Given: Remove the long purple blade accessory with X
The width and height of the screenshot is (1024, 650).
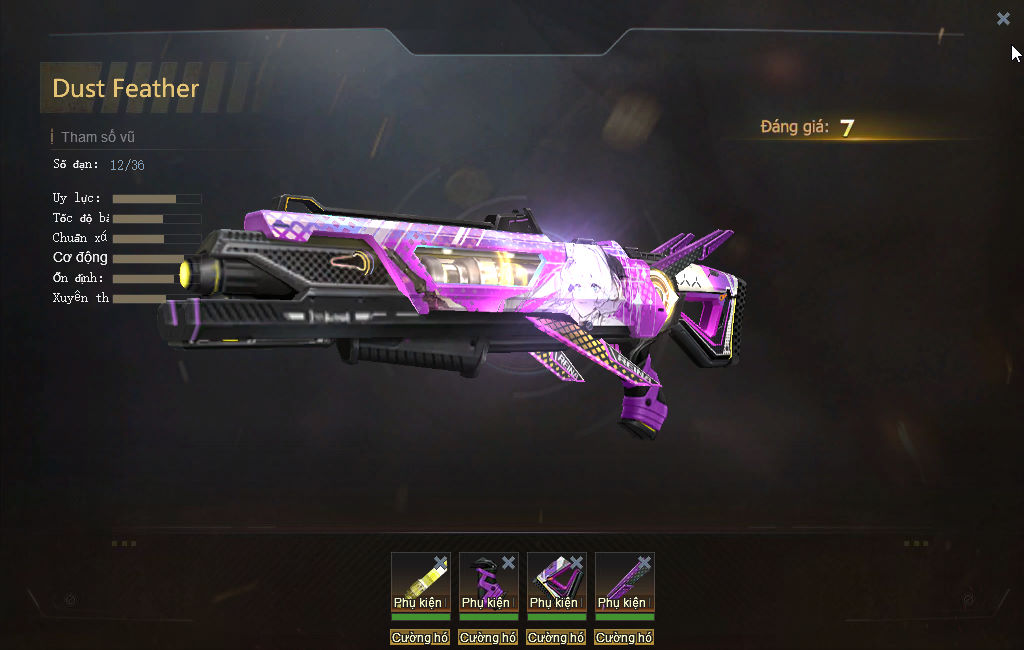Looking at the screenshot, I should [645, 562].
